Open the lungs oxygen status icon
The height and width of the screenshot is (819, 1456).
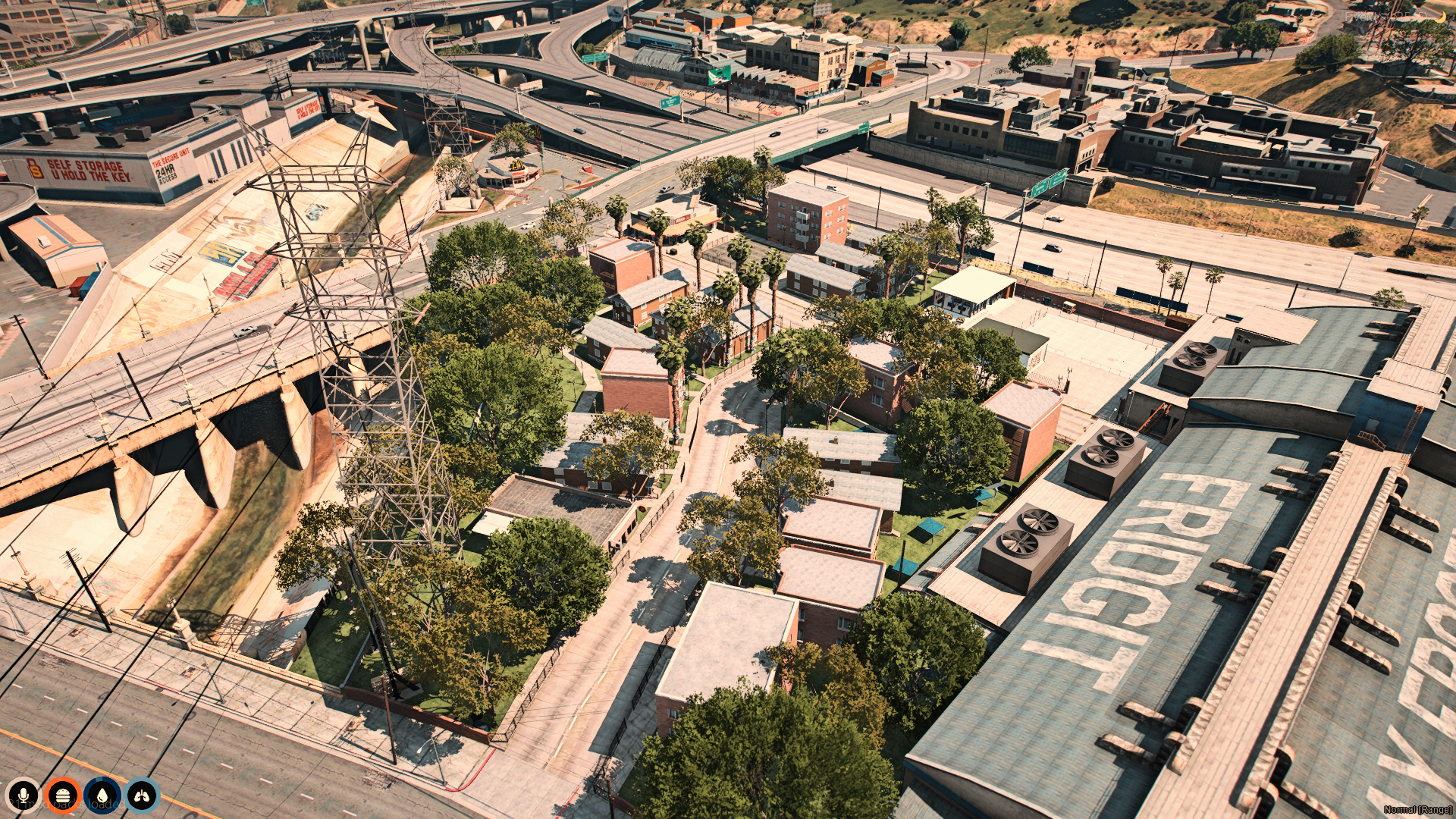(142, 795)
